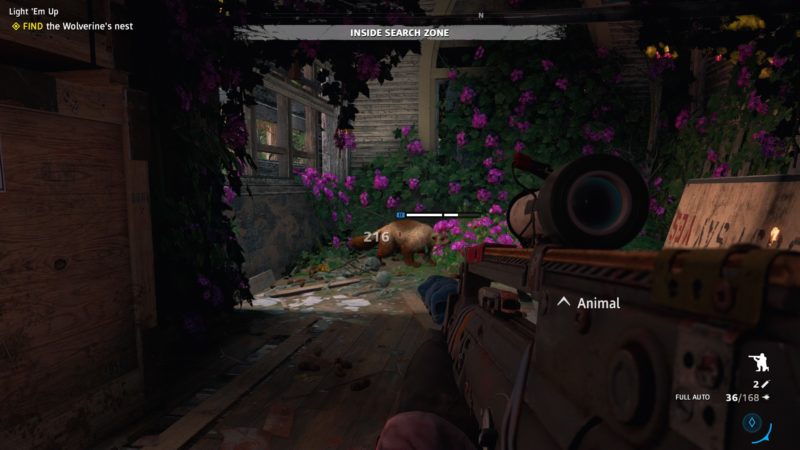Click the crouching soldier stance icon
This screenshot has width=800, height=450.
click(x=757, y=363)
